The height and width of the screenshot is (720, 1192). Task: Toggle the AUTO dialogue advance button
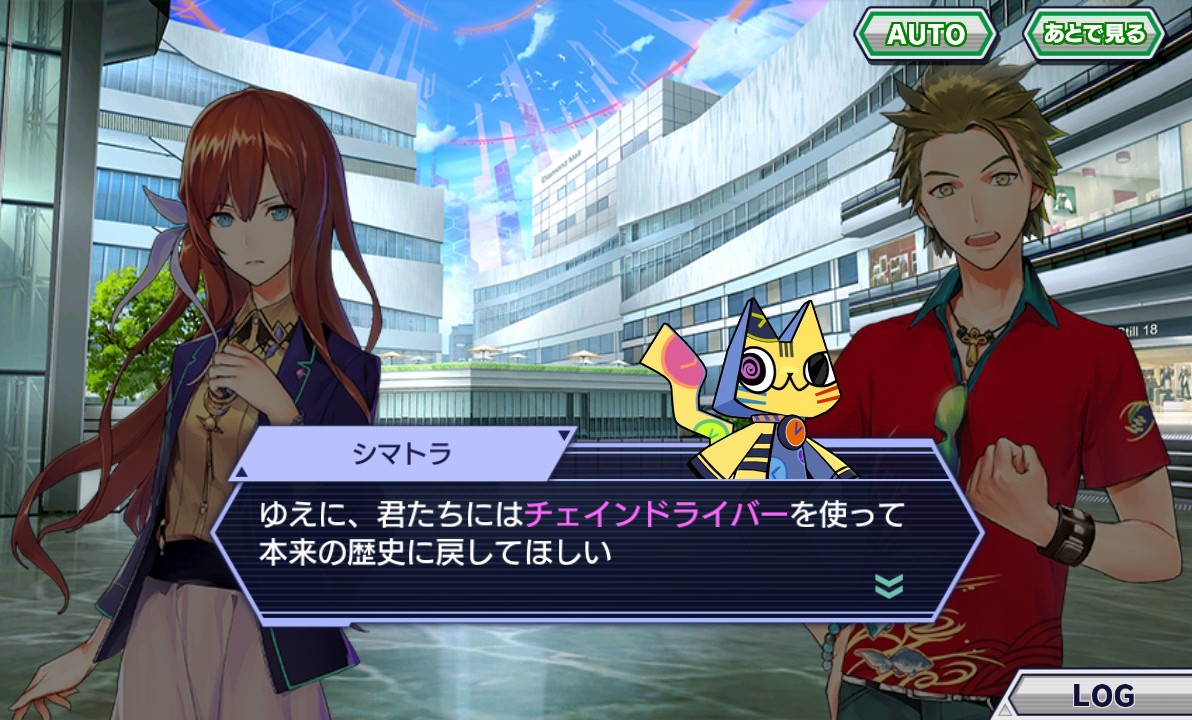[x=925, y=35]
